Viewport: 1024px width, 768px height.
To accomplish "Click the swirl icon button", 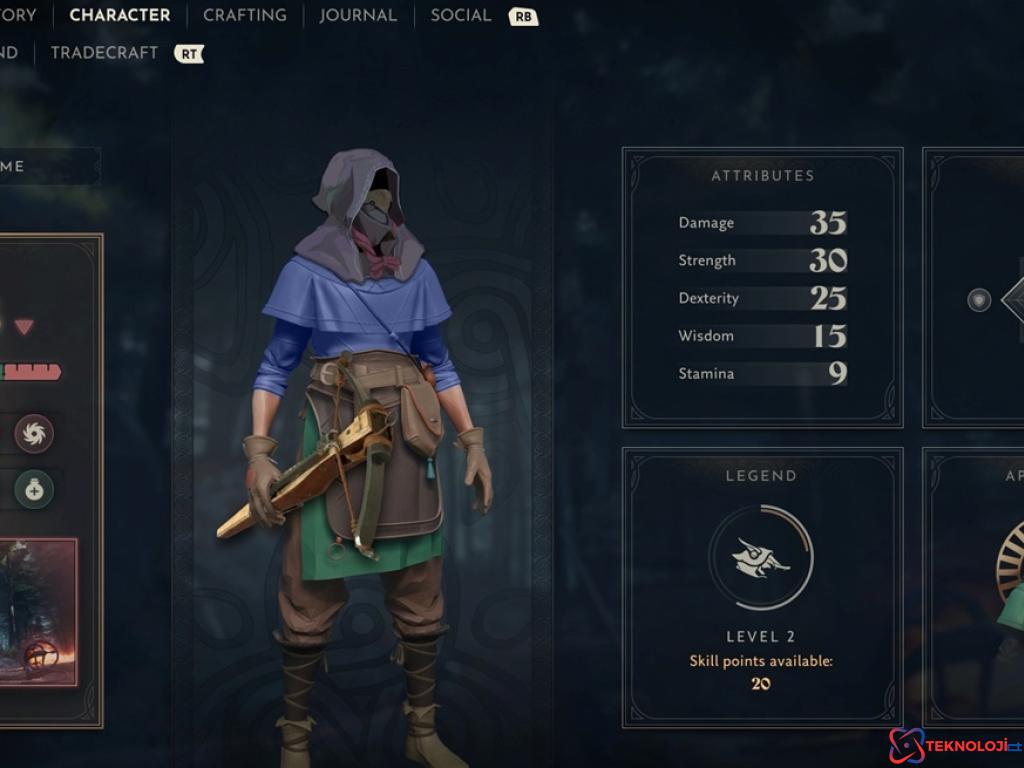I will (x=34, y=434).
